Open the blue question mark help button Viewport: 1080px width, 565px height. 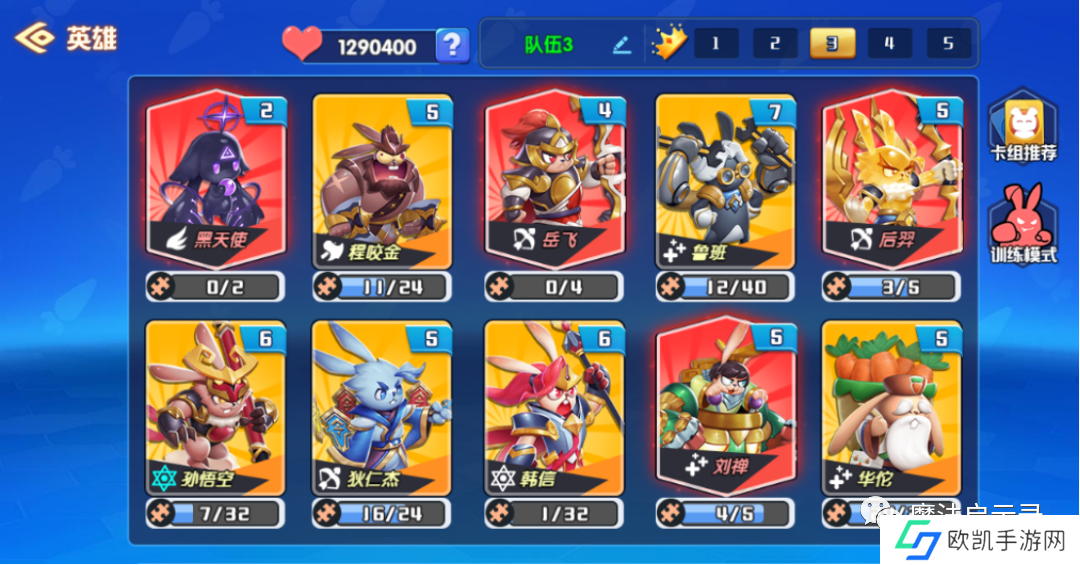click(453, 45)
